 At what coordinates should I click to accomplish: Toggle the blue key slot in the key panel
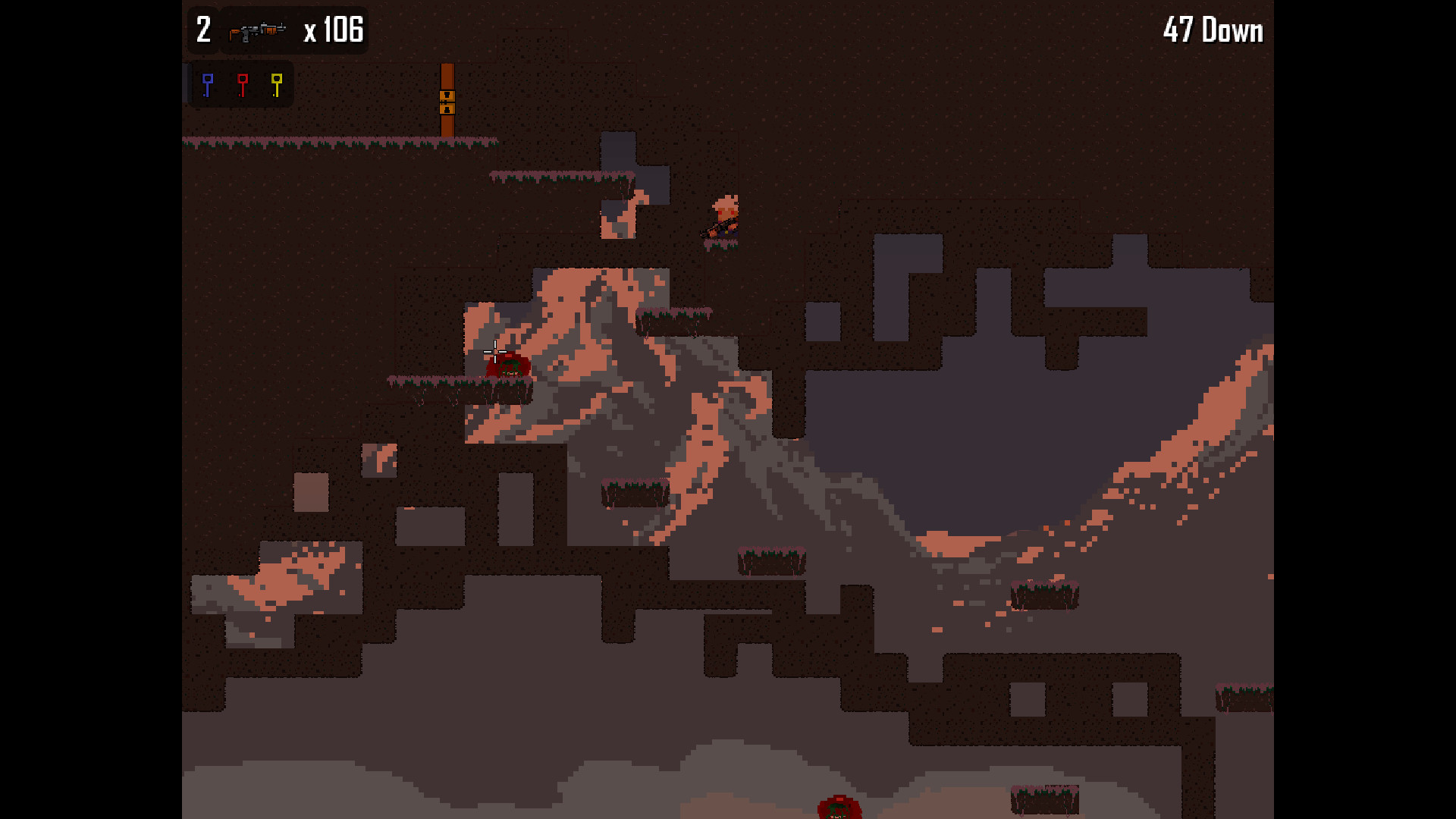(207, 84)
